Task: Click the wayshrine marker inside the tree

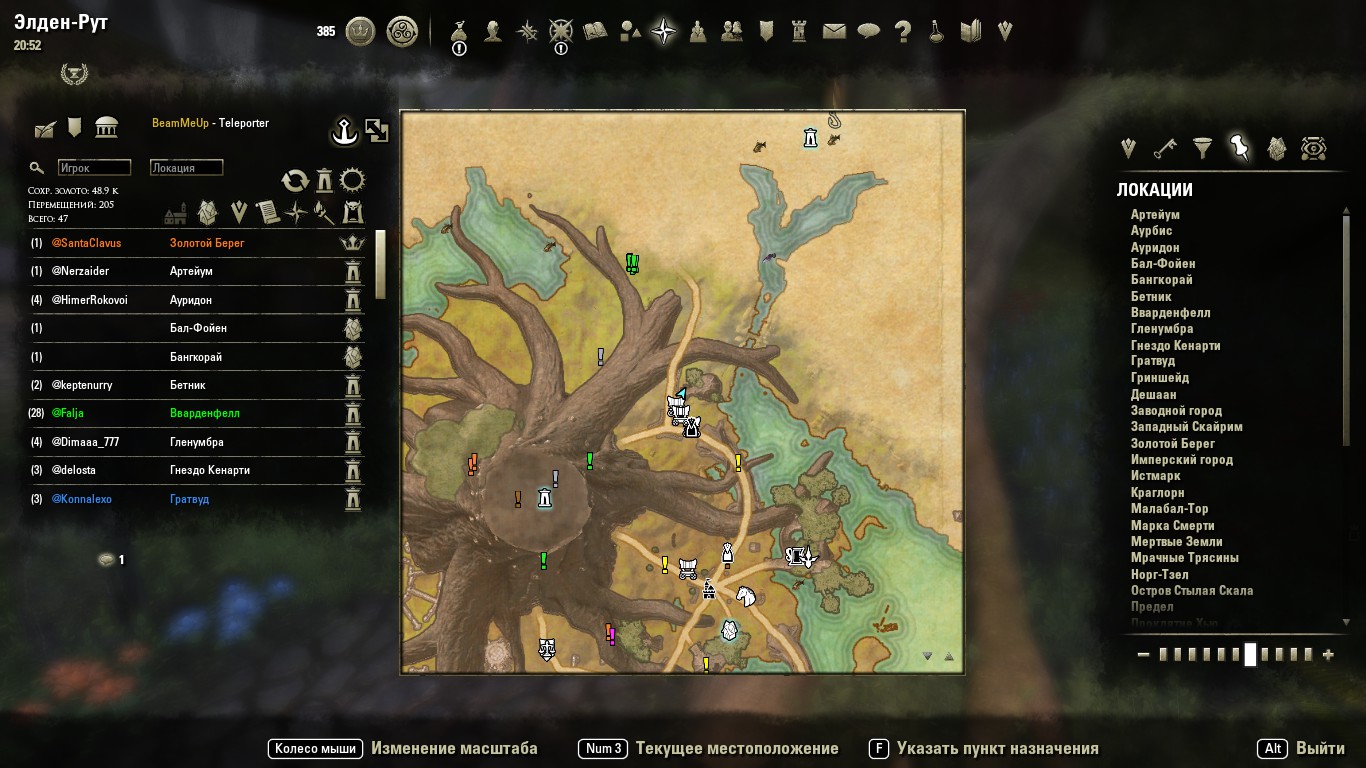Action: (x=544, y=497)
